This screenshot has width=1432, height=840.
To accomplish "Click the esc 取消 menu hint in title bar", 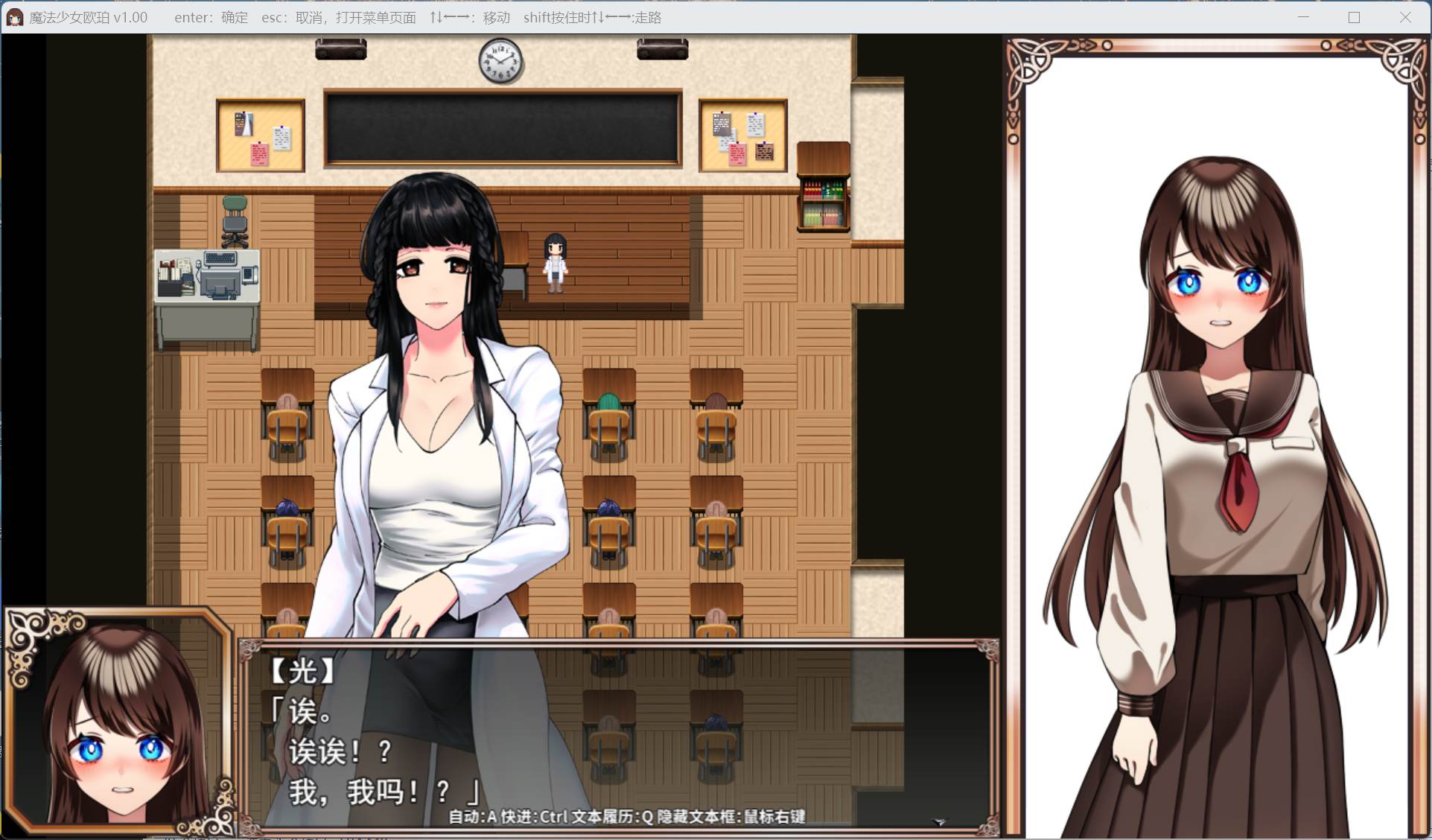I will pyautogui.click(x=339, y=17).
